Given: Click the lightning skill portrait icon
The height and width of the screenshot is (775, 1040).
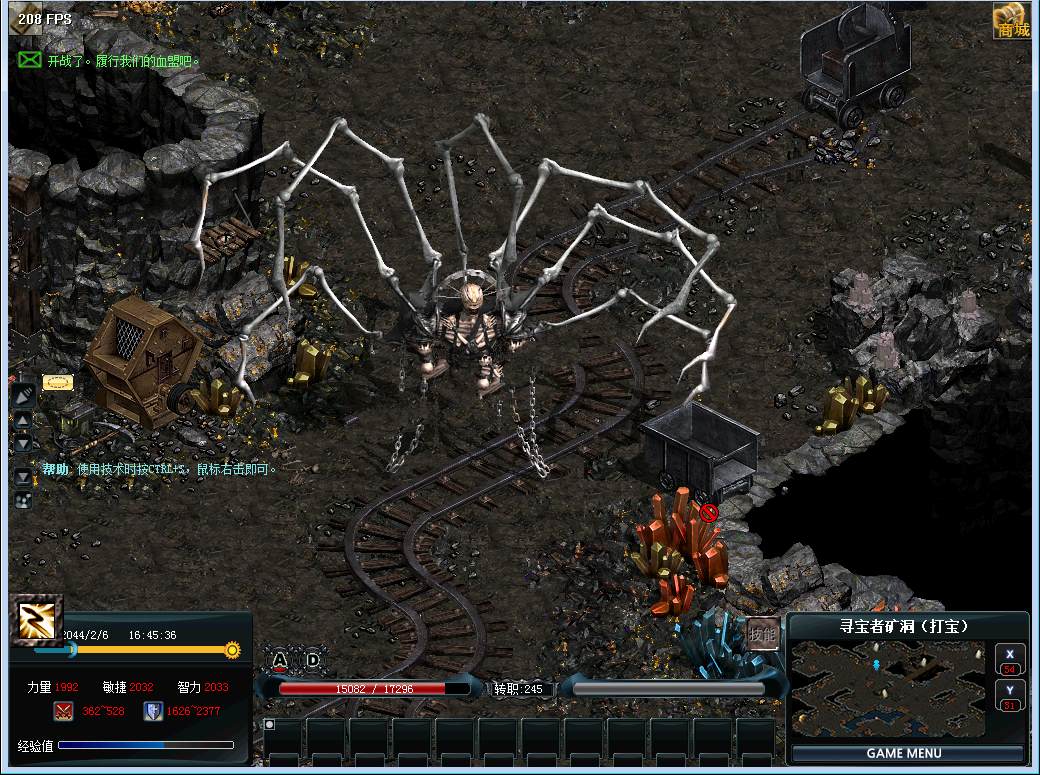Looking at the screenshot, I should tap(37, 620).
